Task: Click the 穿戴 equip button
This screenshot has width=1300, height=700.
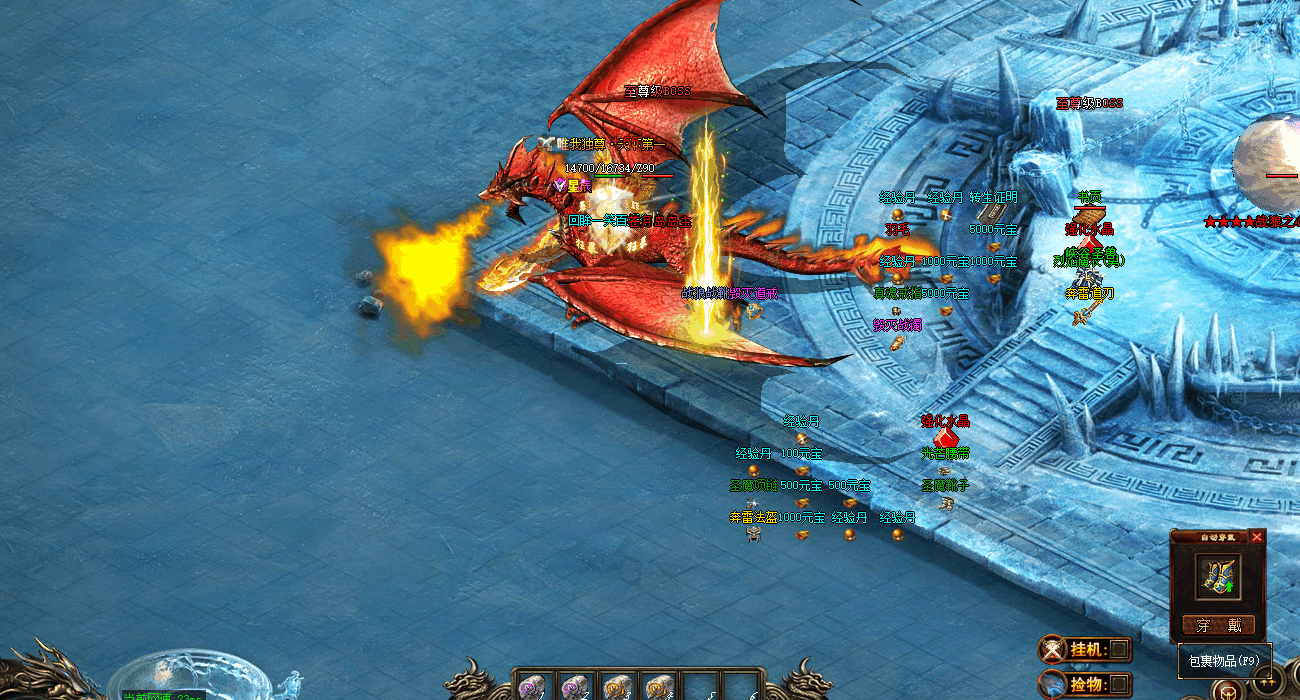Action: [1218, 626]
